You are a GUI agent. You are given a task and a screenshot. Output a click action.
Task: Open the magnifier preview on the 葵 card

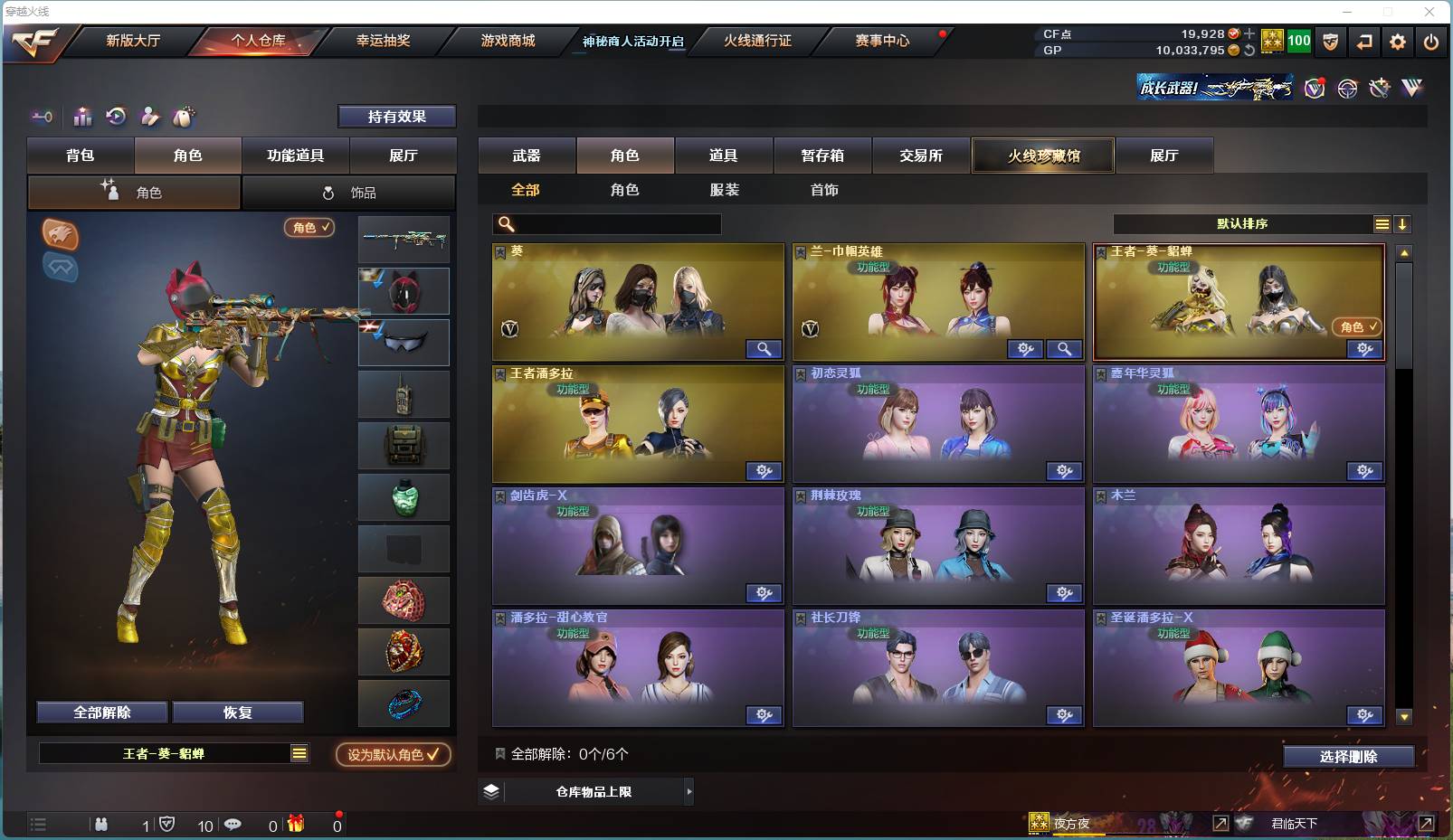[764, 349]
